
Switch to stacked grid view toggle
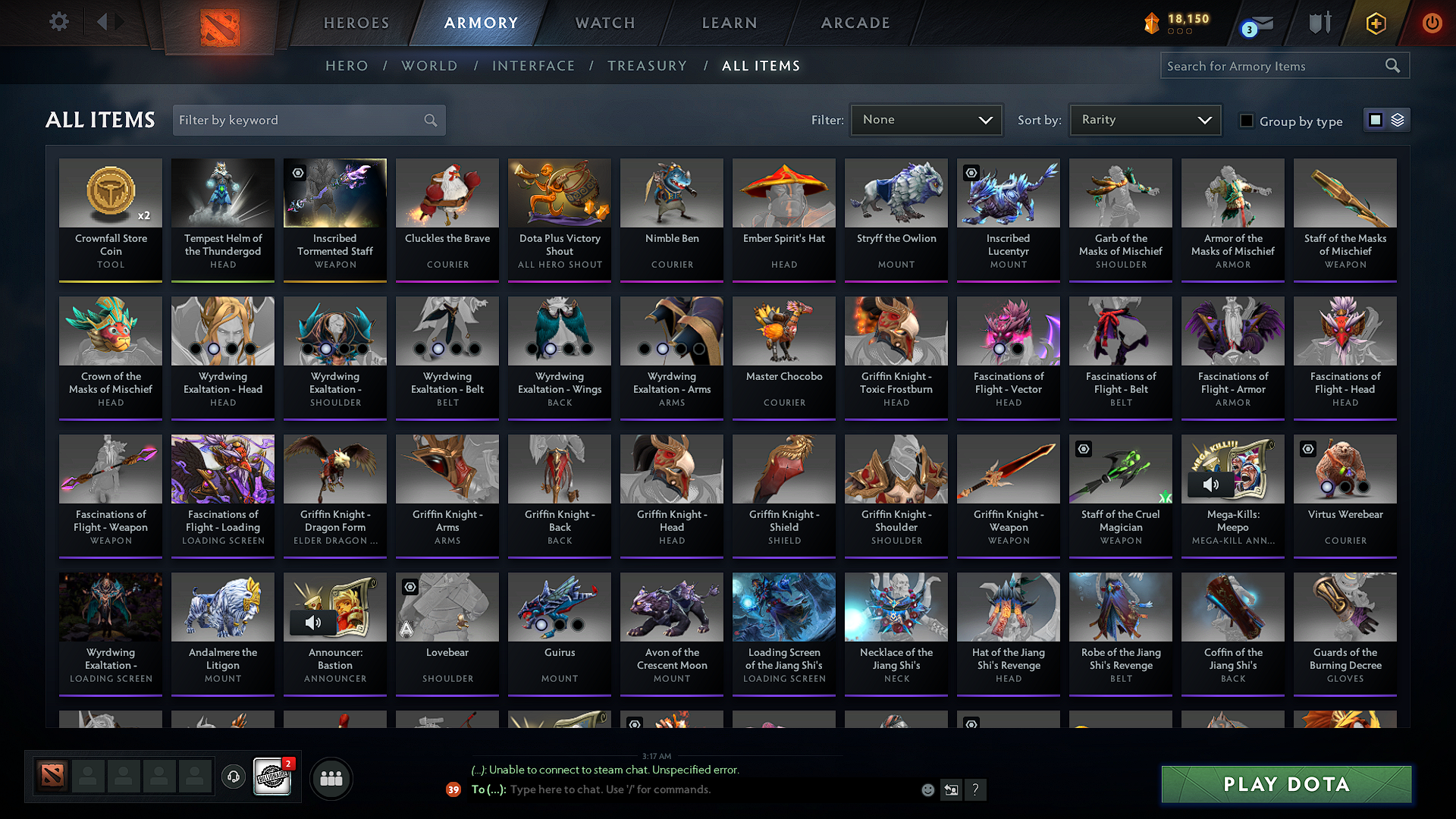[x=1398, y=119]
